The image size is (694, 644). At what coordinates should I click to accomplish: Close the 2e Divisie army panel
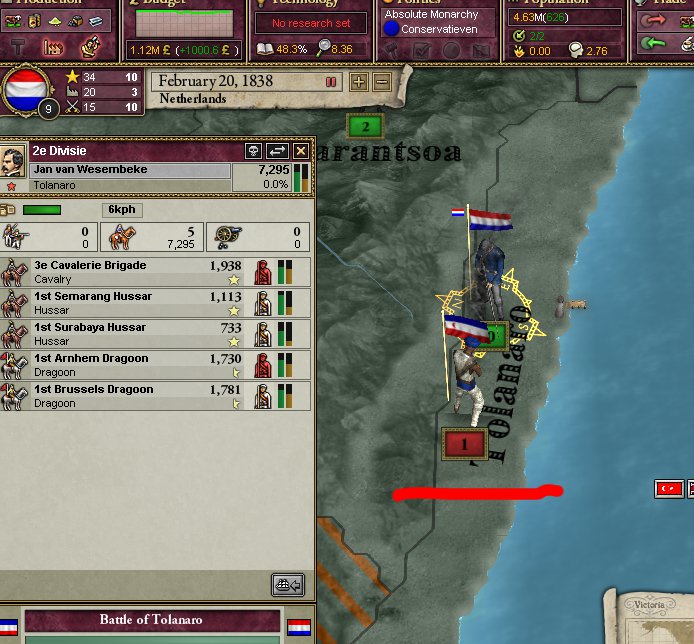click(x=300, y=151)
